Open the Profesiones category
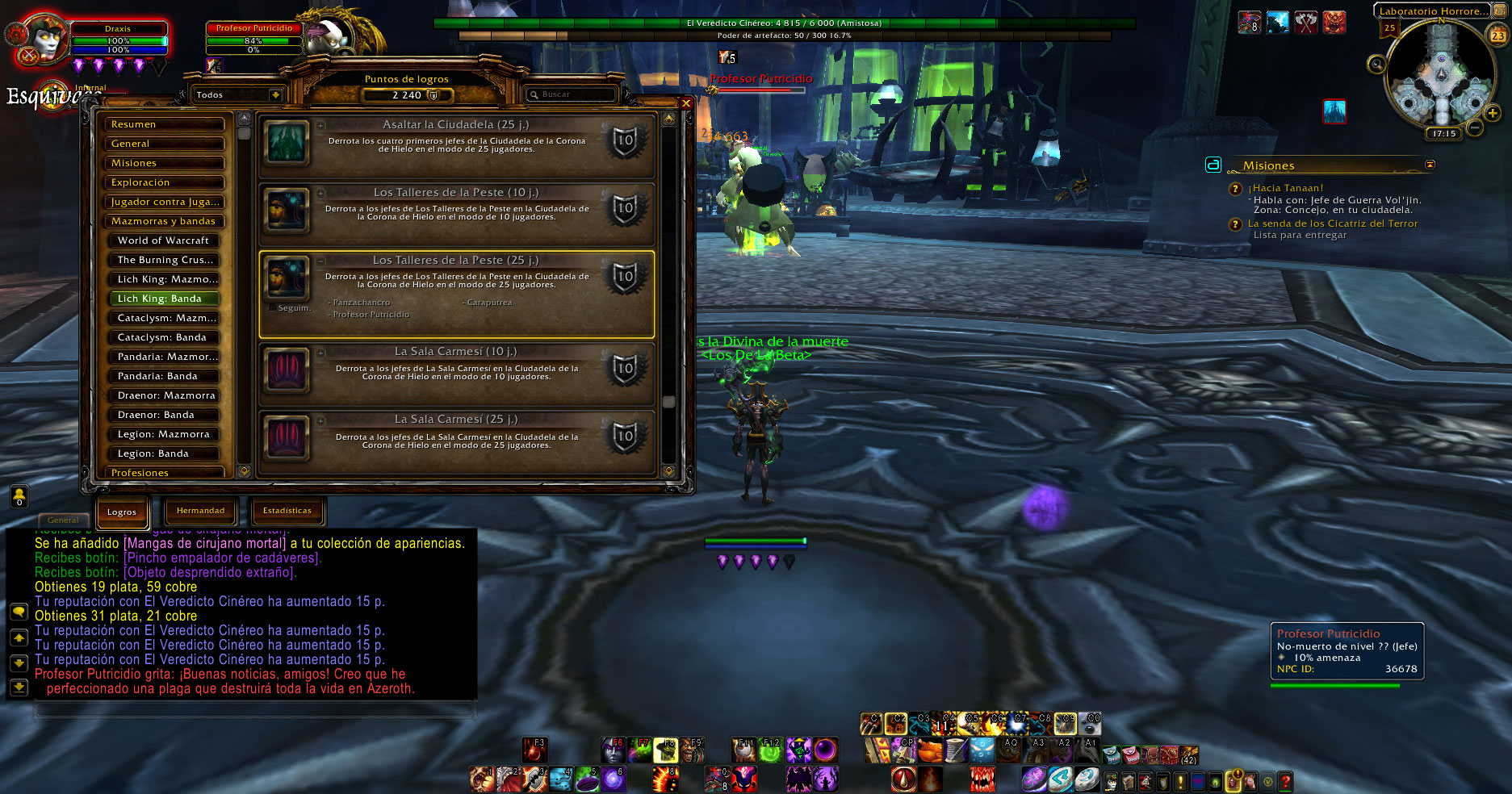Viewport: 1512px width, 794px height. 165,472
